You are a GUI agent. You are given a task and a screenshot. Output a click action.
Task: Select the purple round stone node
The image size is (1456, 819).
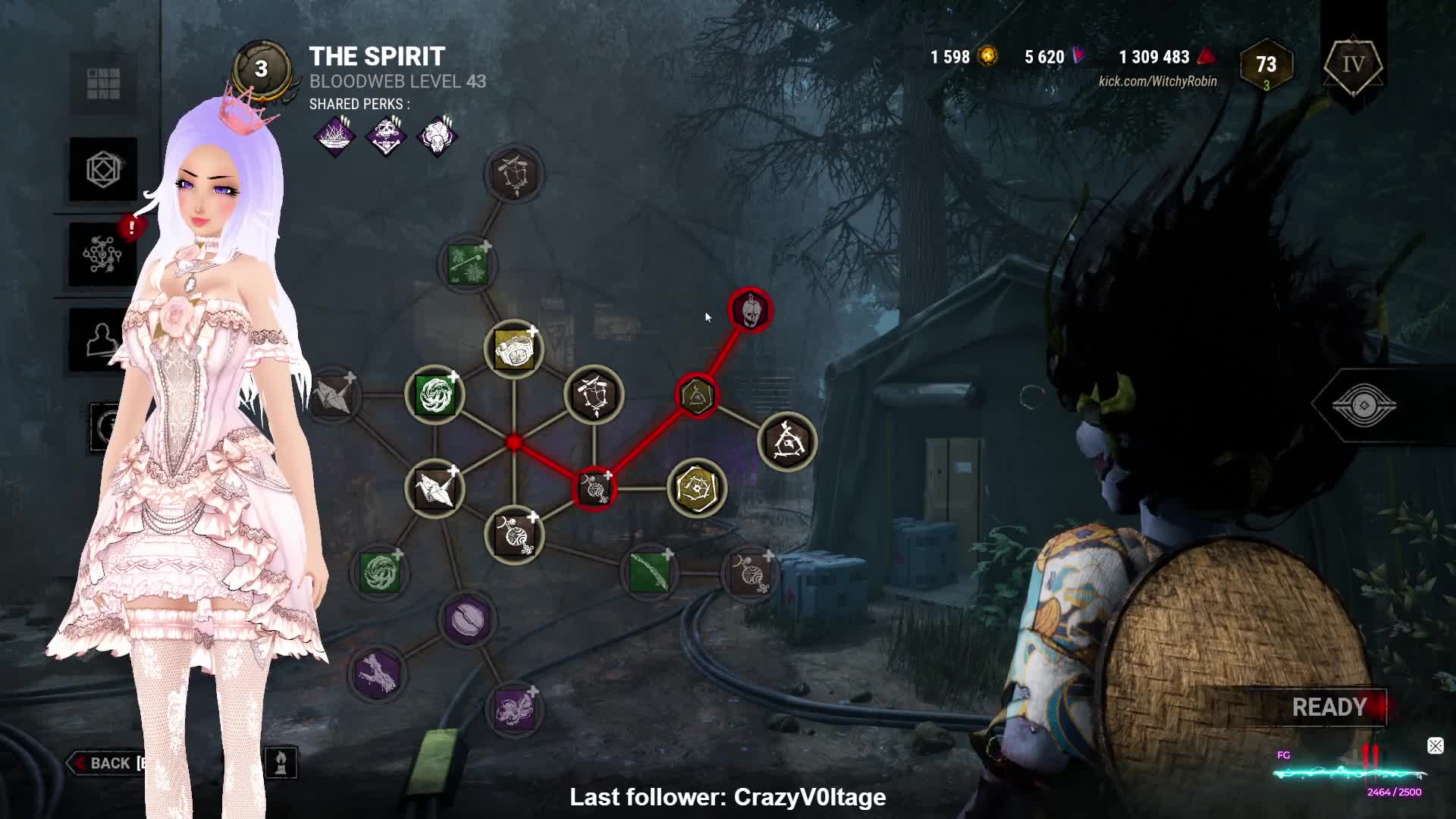click(467, 620)
